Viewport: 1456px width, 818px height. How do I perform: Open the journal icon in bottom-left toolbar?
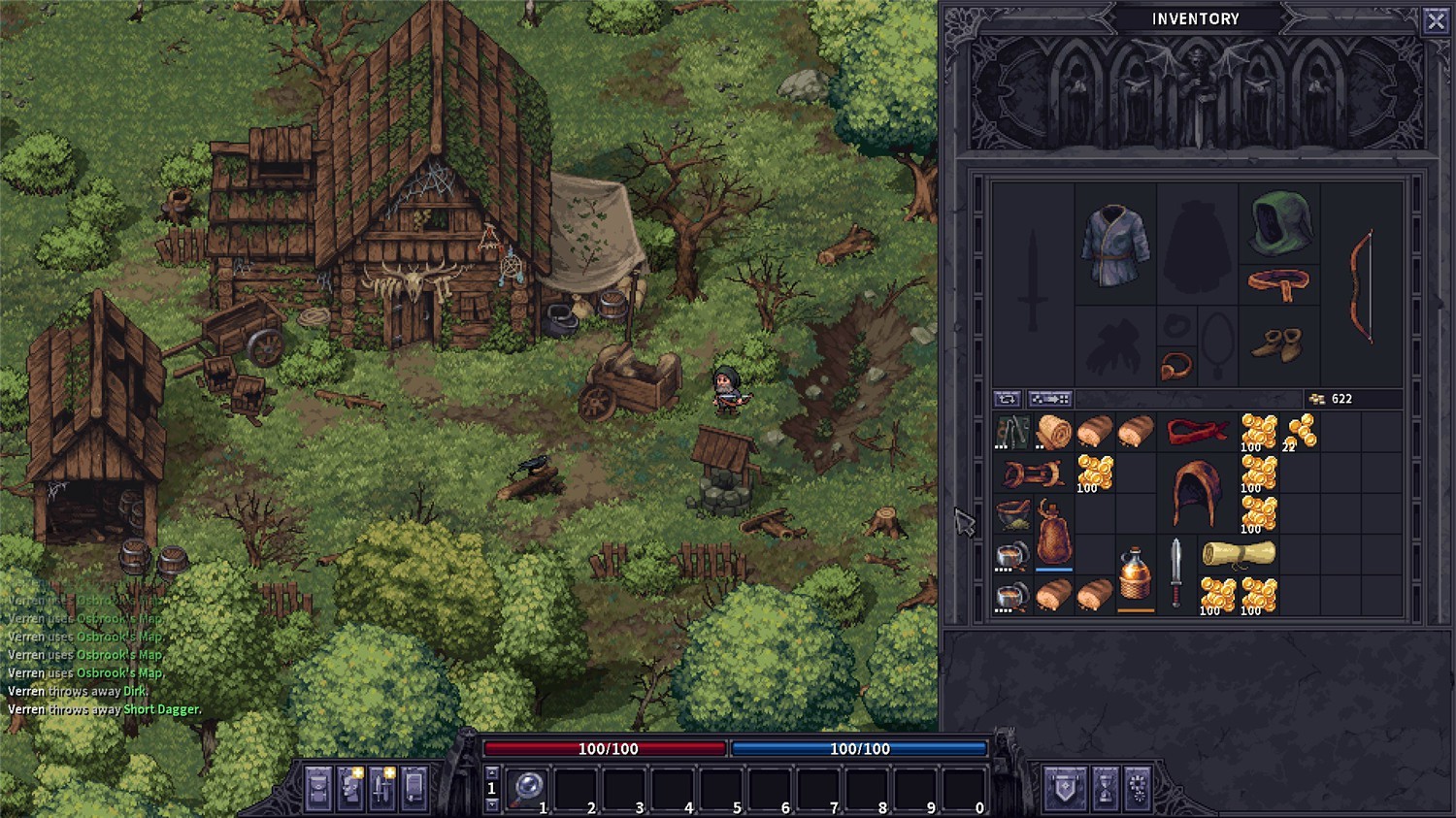pos(414,789)
